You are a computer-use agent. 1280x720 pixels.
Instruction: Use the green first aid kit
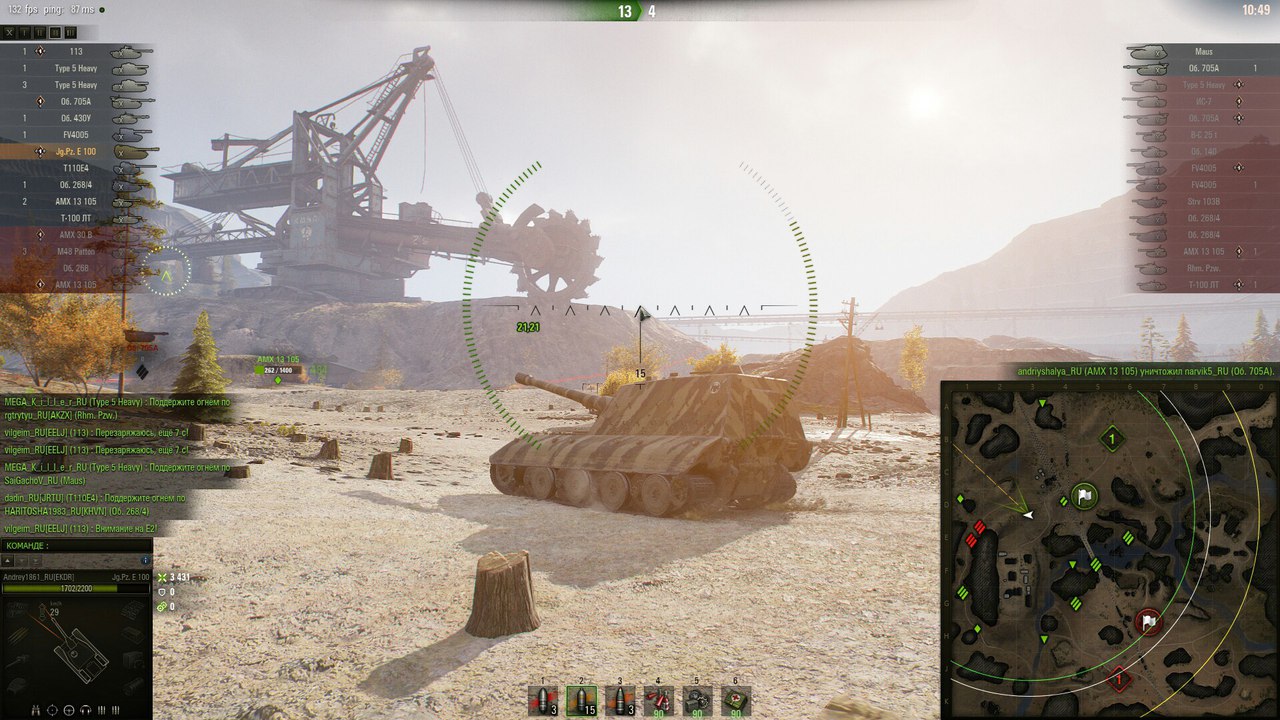736,700
